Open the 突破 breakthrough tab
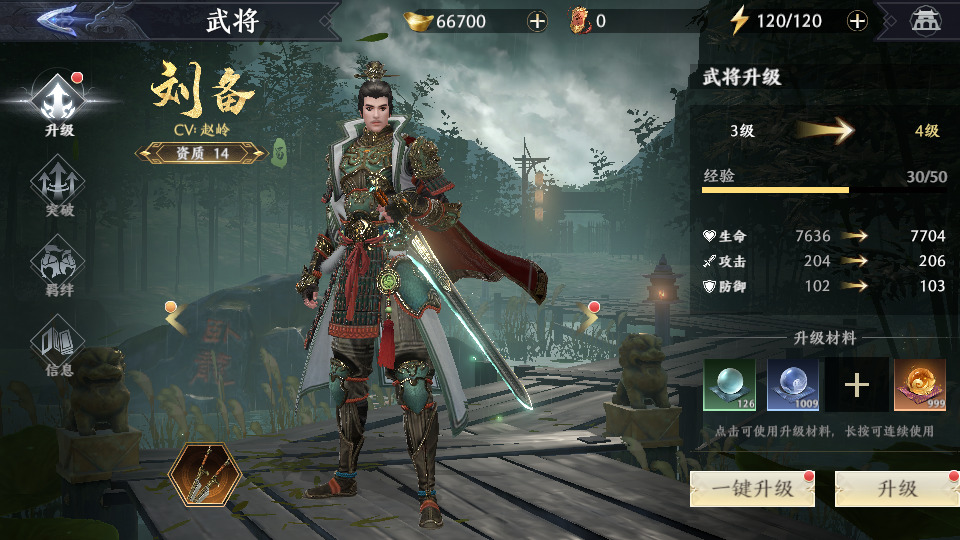960x540 pixels. click(58, 187)
